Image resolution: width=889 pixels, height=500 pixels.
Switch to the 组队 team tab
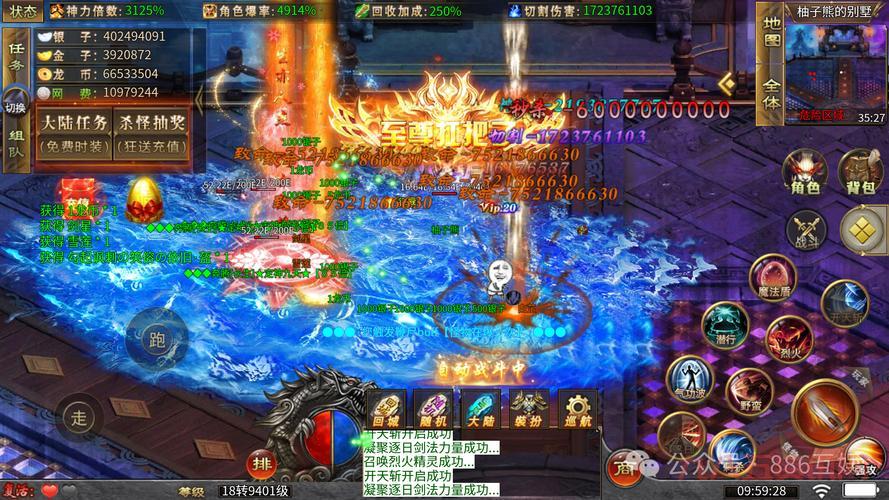(x=16, y=145)
